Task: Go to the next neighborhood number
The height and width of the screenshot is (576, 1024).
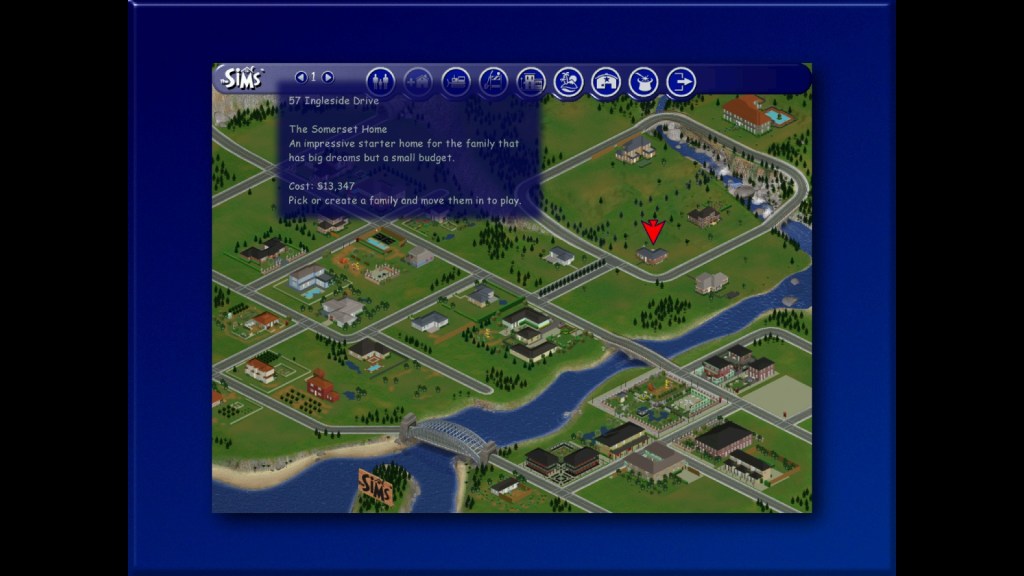Action: (x=328, y=77)
